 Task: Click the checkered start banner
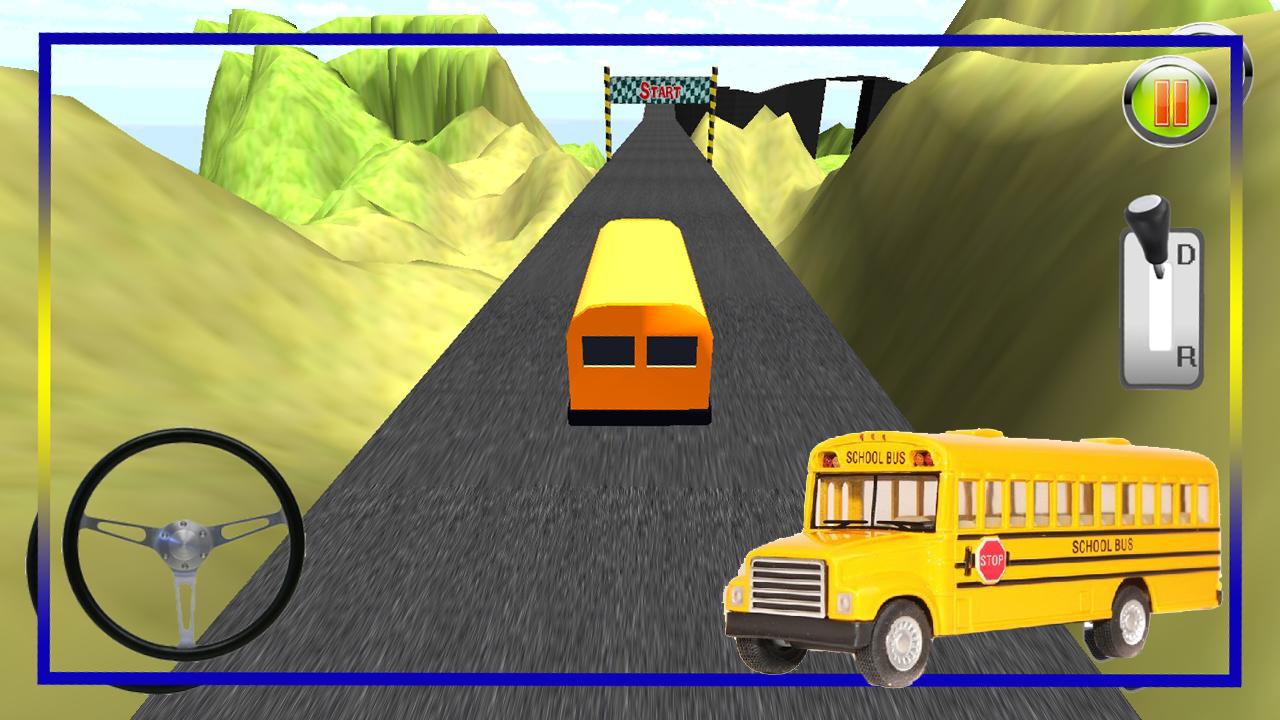tap(660, 89)
